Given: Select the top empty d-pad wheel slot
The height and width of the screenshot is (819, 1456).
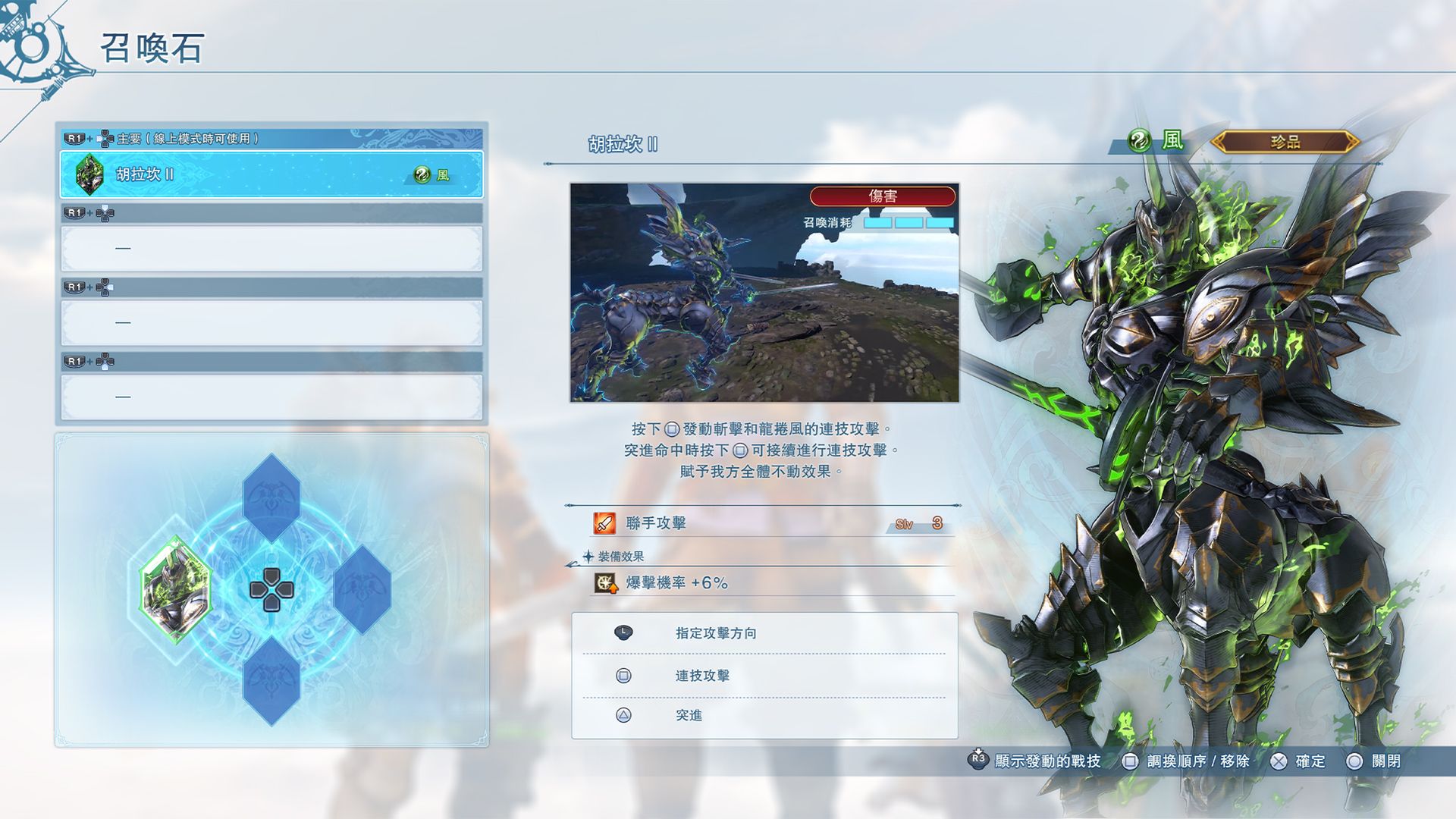Looking at the screenshot, I should 271,497.
